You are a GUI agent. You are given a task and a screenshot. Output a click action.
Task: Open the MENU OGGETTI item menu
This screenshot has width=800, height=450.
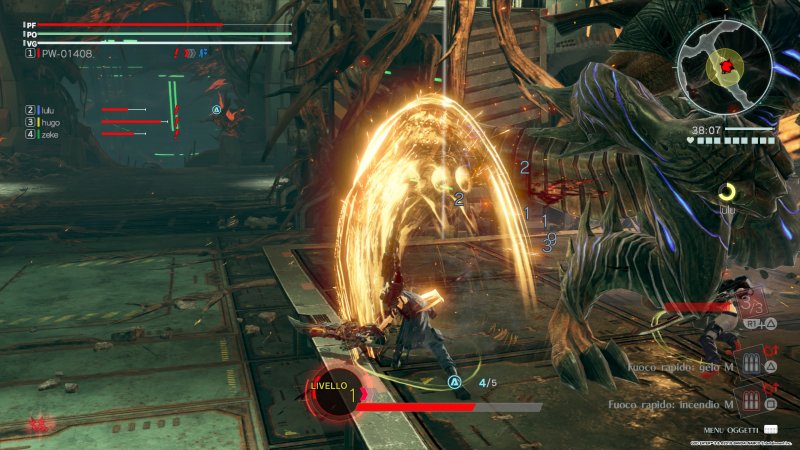[732, 429]
